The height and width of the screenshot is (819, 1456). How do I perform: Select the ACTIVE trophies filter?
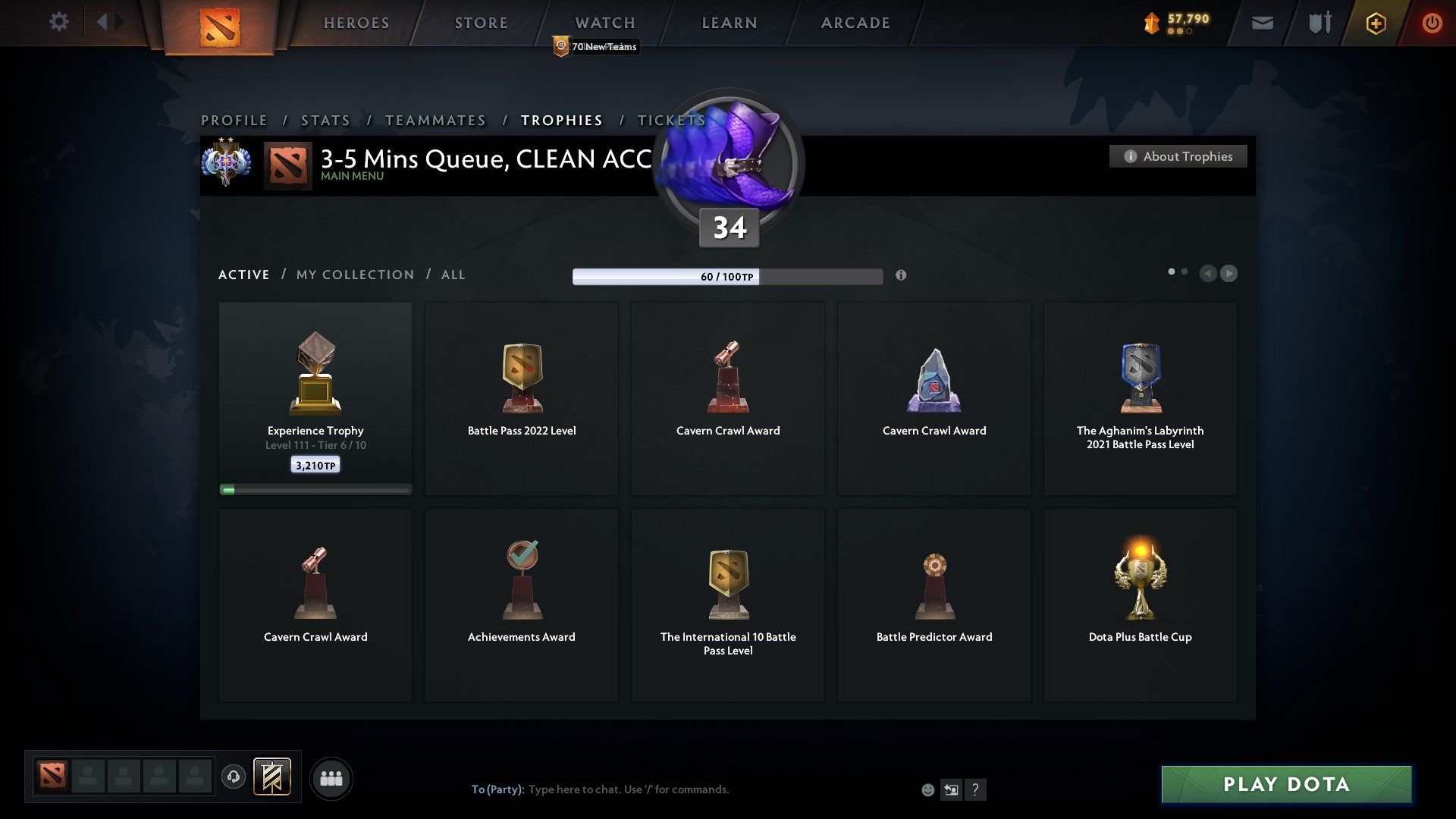coord(243,275)
